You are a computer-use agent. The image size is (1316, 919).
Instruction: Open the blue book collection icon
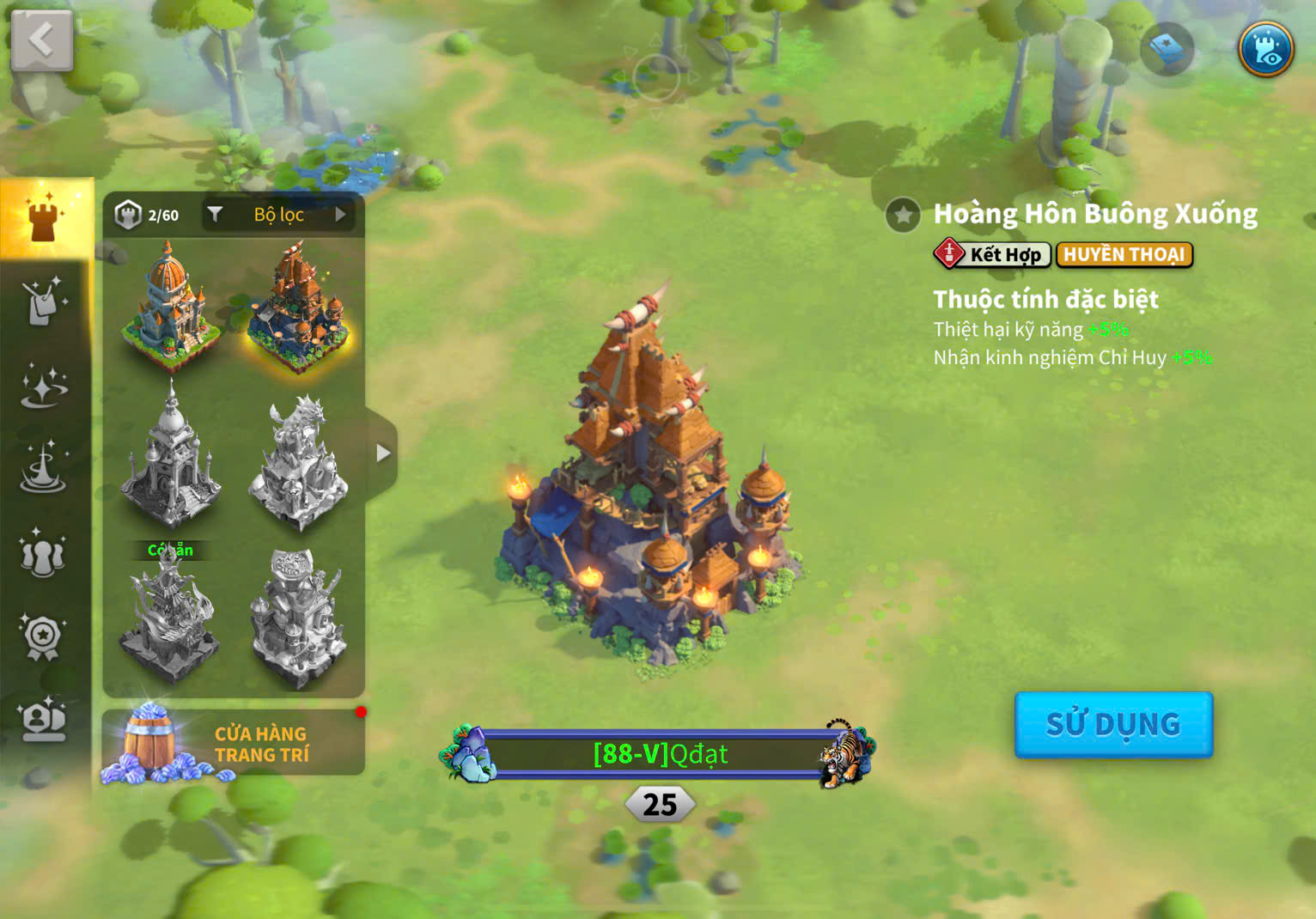pos(1167,49)
